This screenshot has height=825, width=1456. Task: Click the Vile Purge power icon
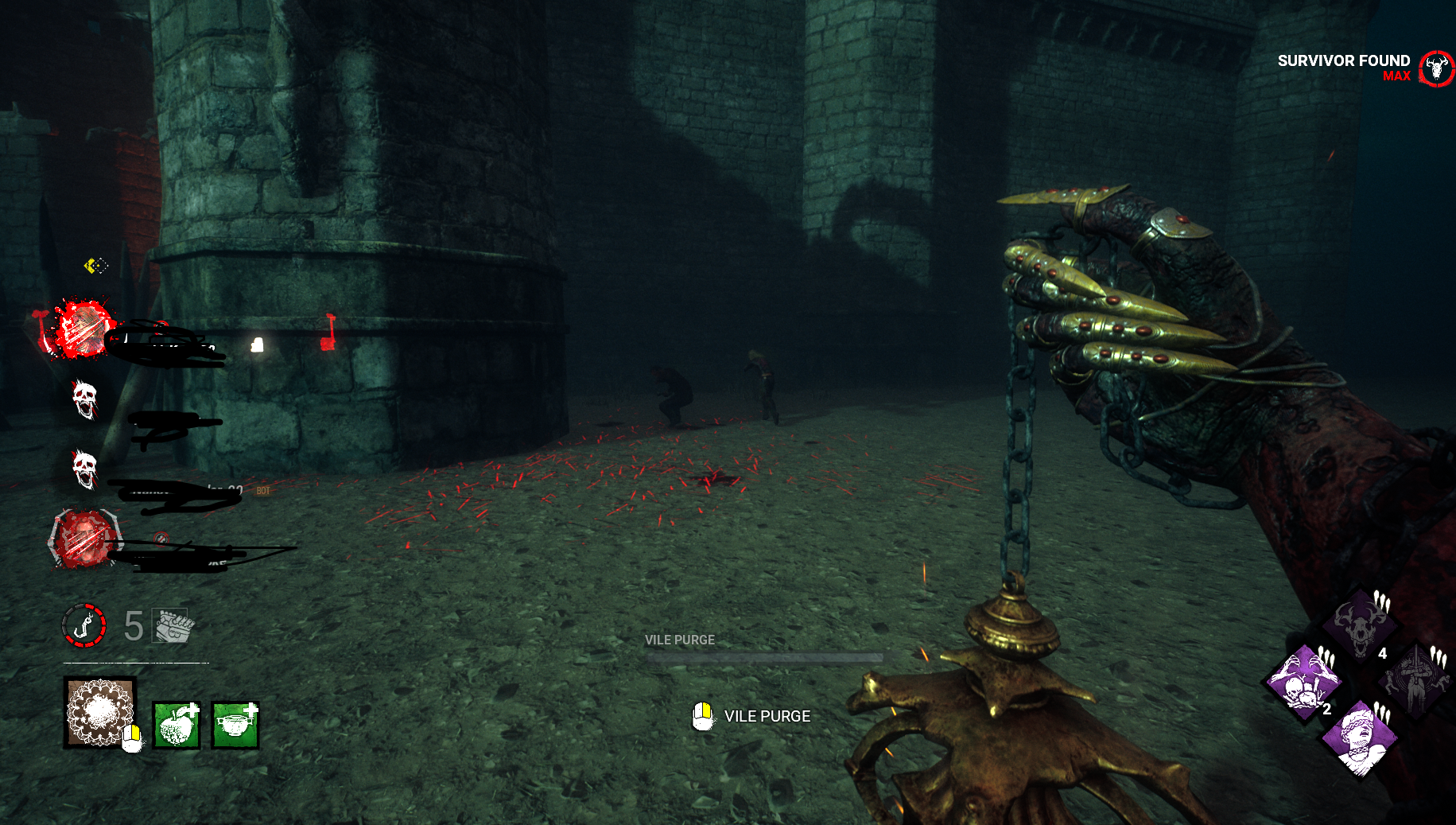100,712
